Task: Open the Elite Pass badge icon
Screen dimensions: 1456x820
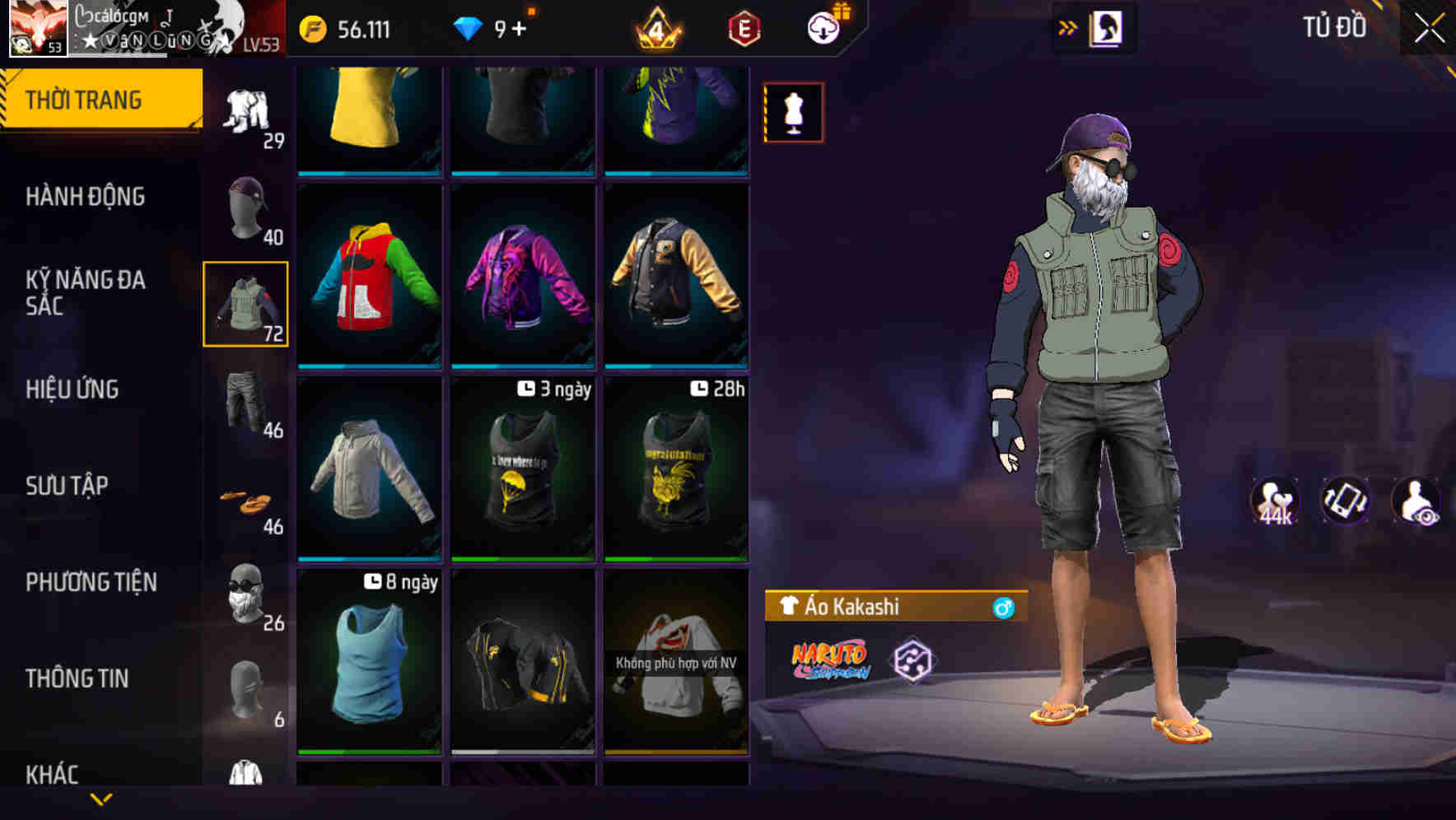Action: click(x=743, y=27)
